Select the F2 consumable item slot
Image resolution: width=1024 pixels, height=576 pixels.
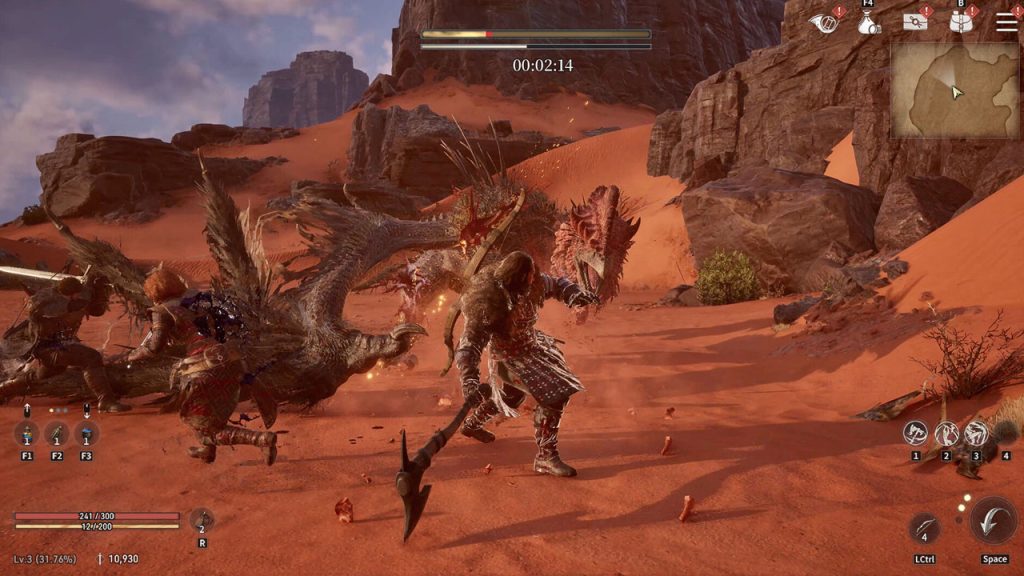pos(57,434)
